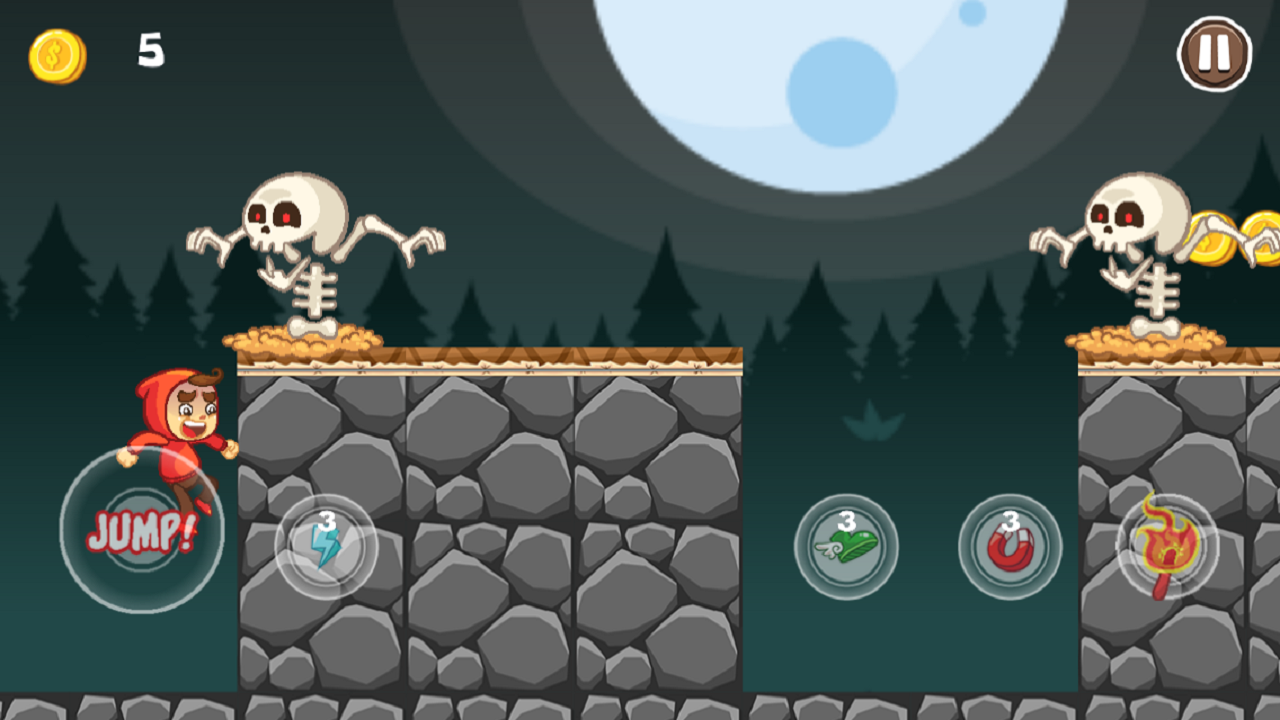Click the magnet power-up count badge
Viewport: 1280px width, 720px height.
click(x=1011, y=521)
